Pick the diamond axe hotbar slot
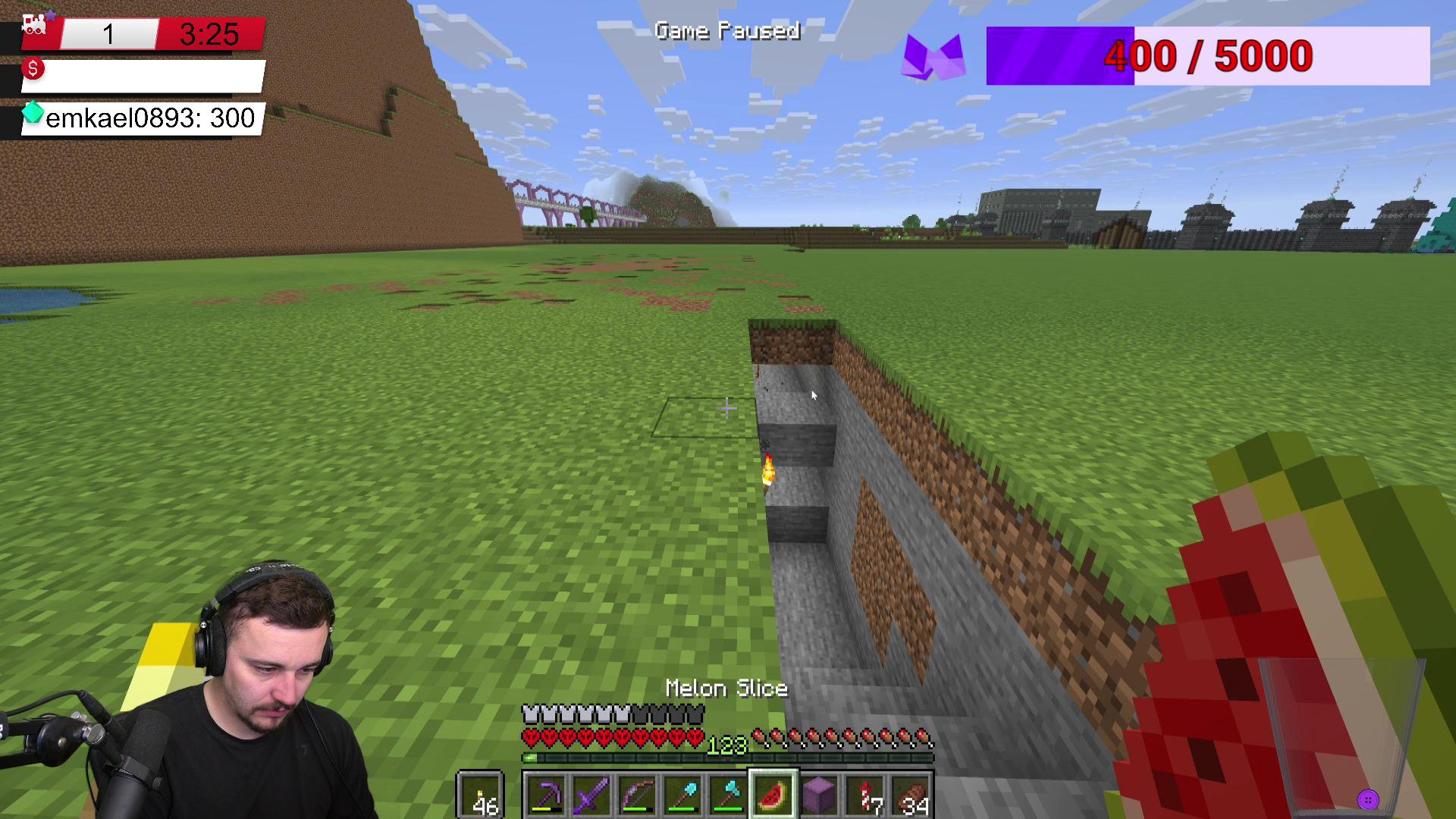 (728, 795)
